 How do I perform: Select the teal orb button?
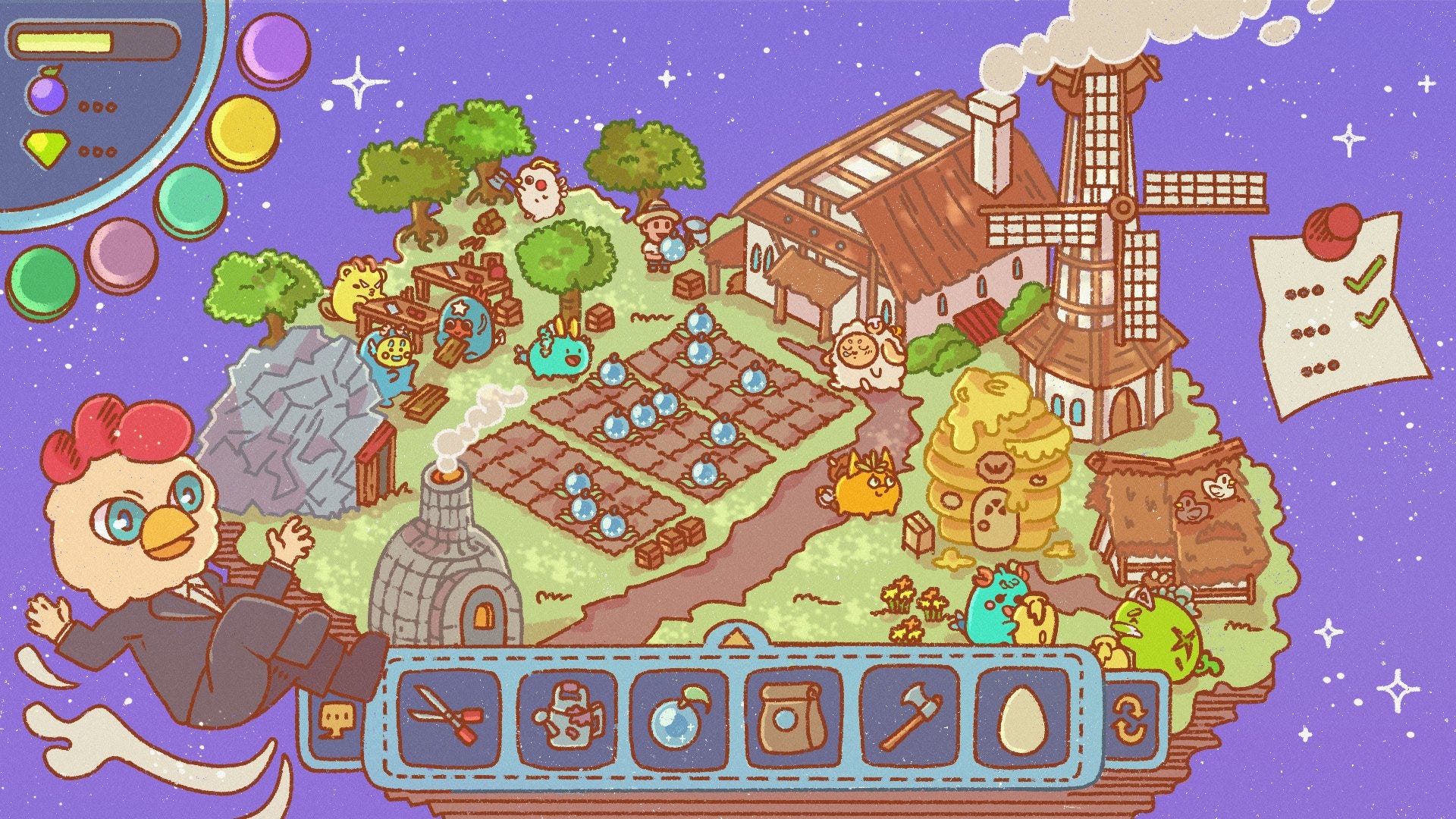190,199
